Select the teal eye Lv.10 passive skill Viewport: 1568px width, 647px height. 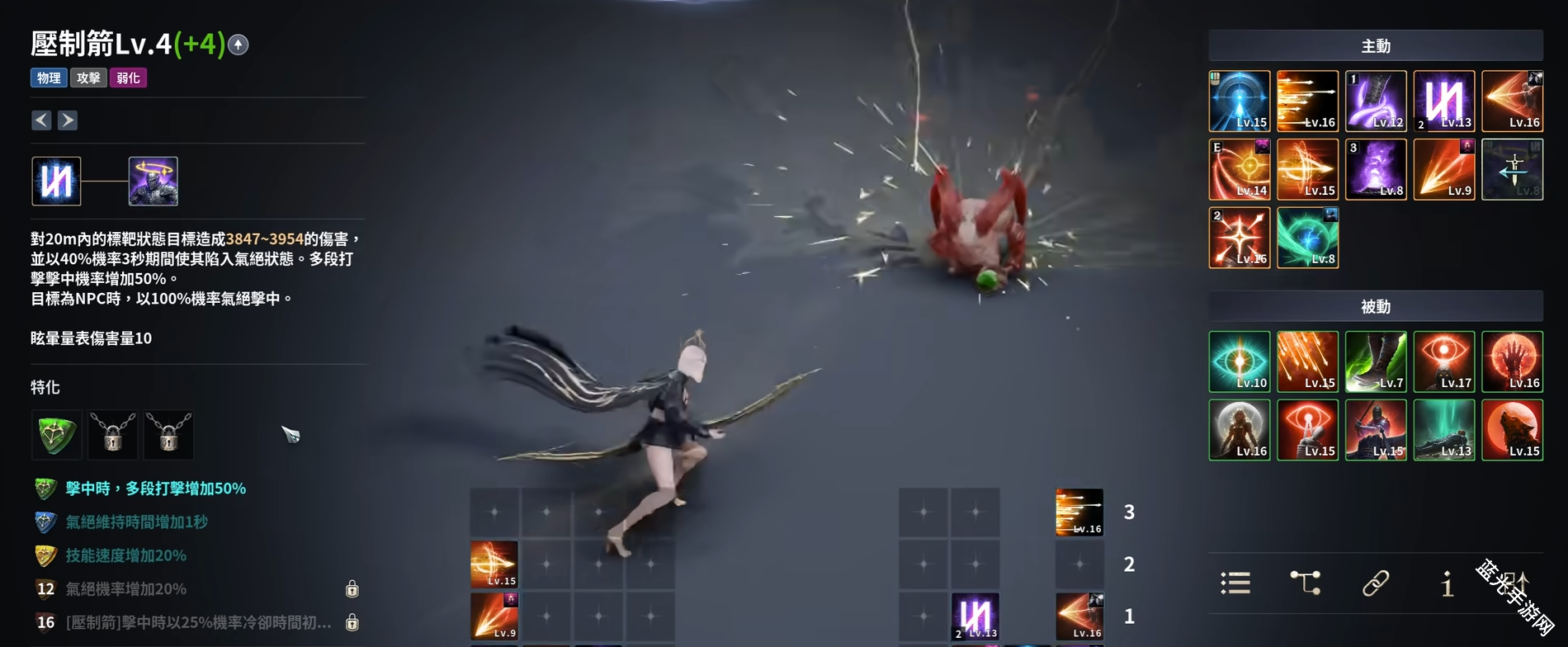pyautogui.click(x=1240, y=361)
